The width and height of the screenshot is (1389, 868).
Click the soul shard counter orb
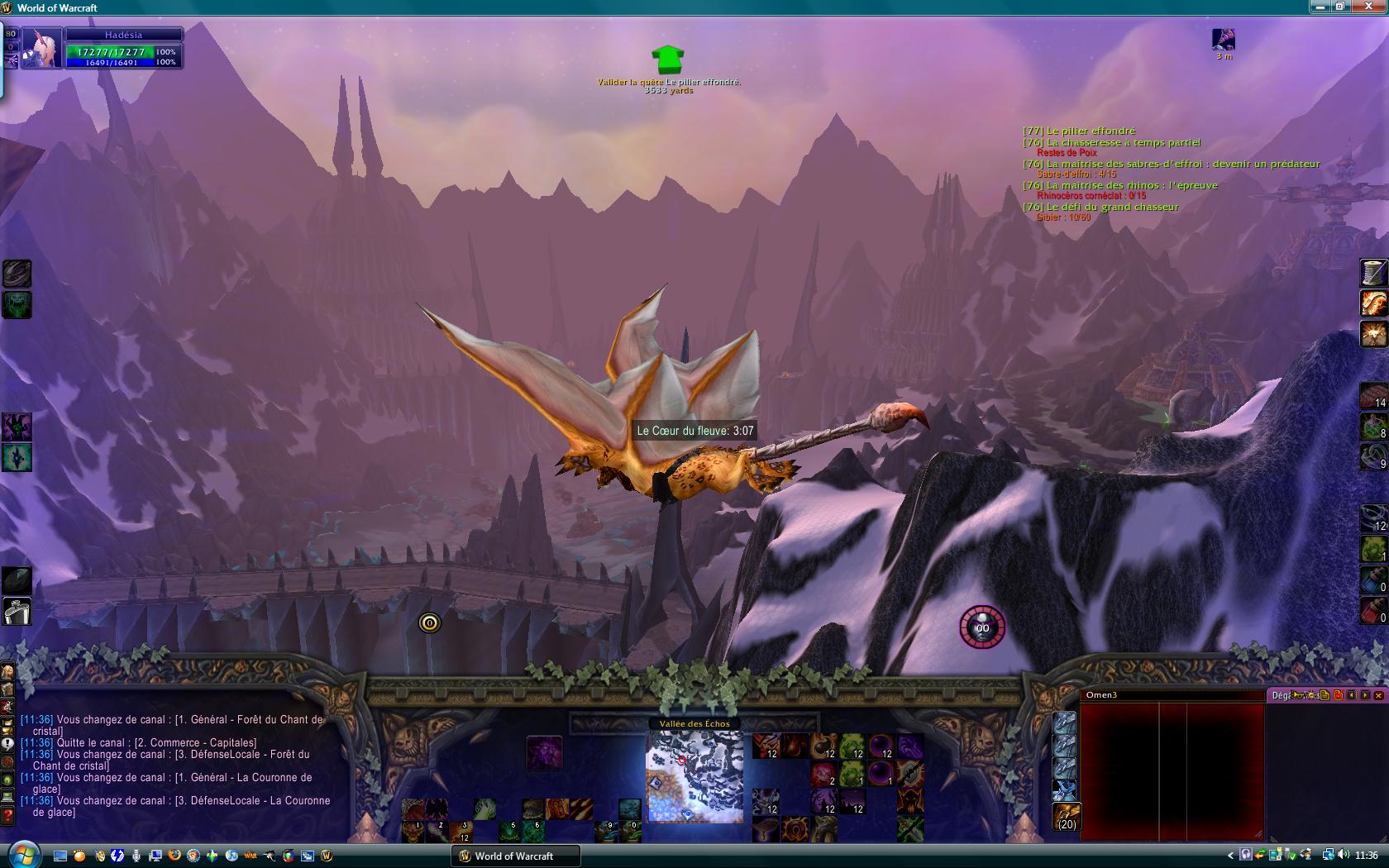(982, 627)
